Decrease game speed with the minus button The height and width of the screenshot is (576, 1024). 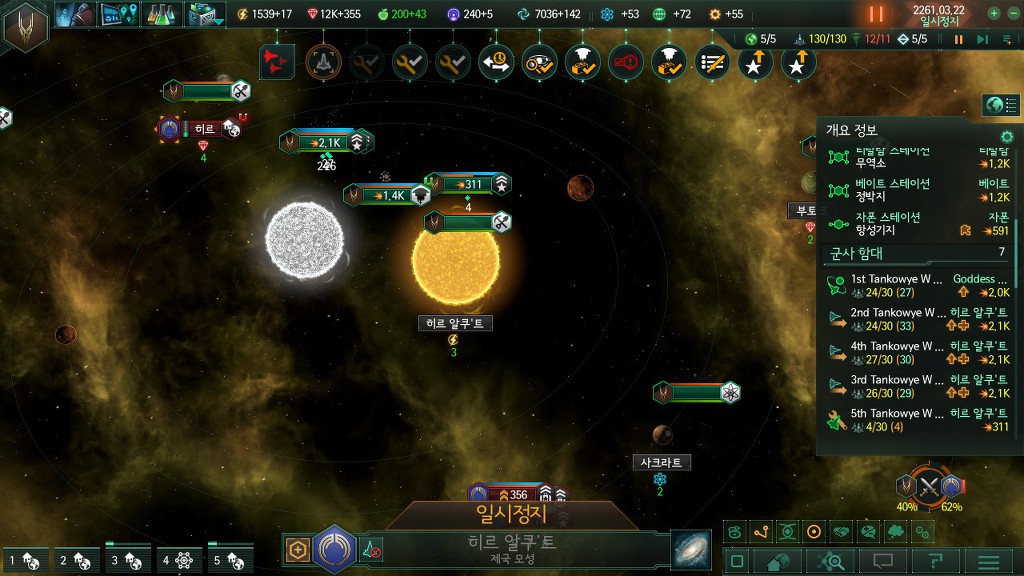click(x=1013, y=14)
